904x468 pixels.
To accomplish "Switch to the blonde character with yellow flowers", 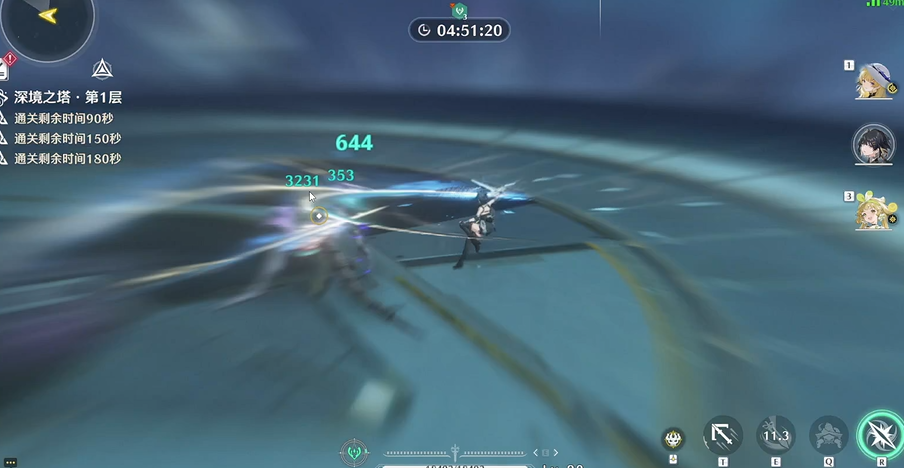I will click(872, 211).
